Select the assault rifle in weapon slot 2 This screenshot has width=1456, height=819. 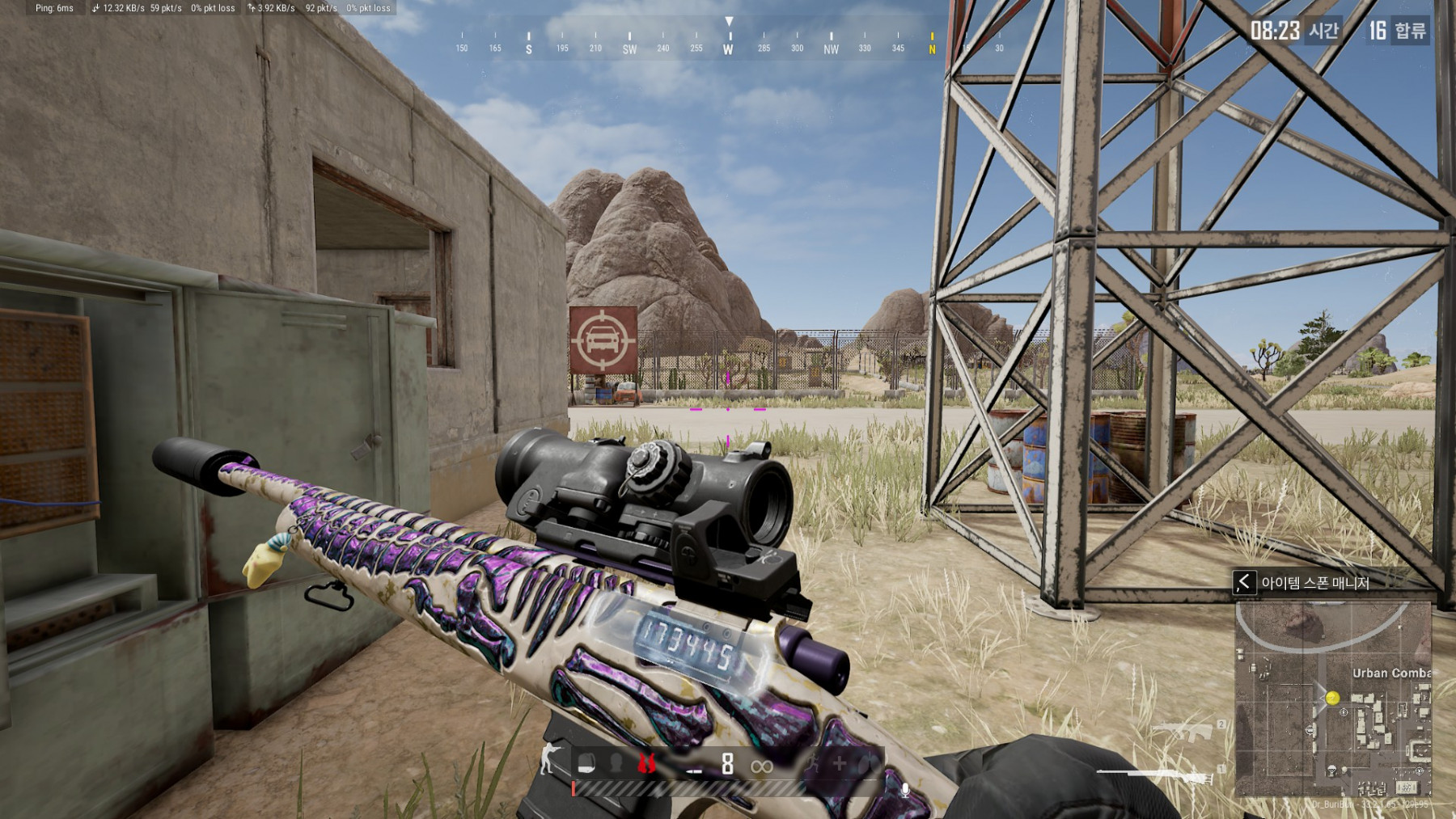point(1182,731)
